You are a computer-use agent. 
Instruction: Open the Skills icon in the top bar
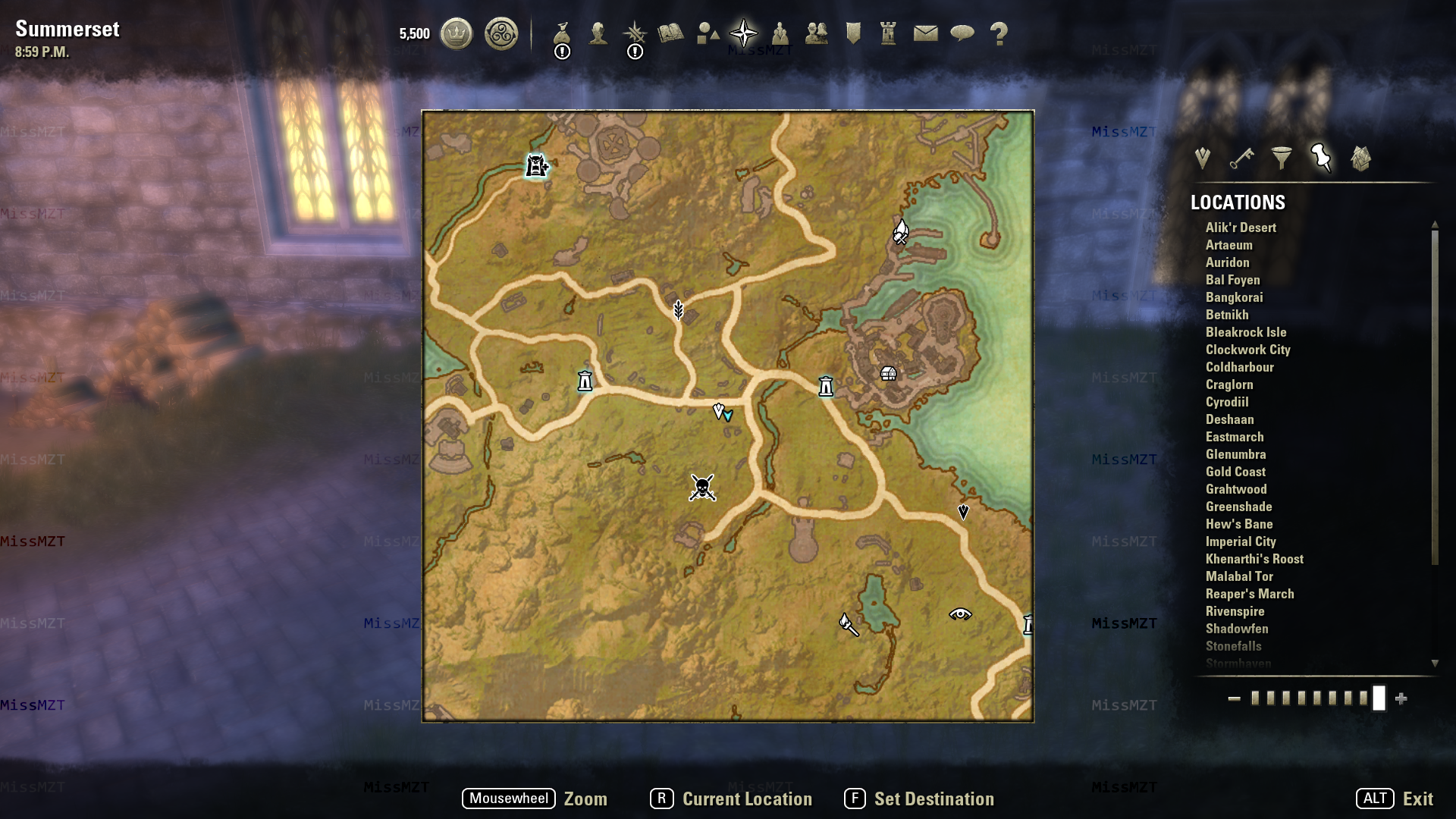click(635, 33)
